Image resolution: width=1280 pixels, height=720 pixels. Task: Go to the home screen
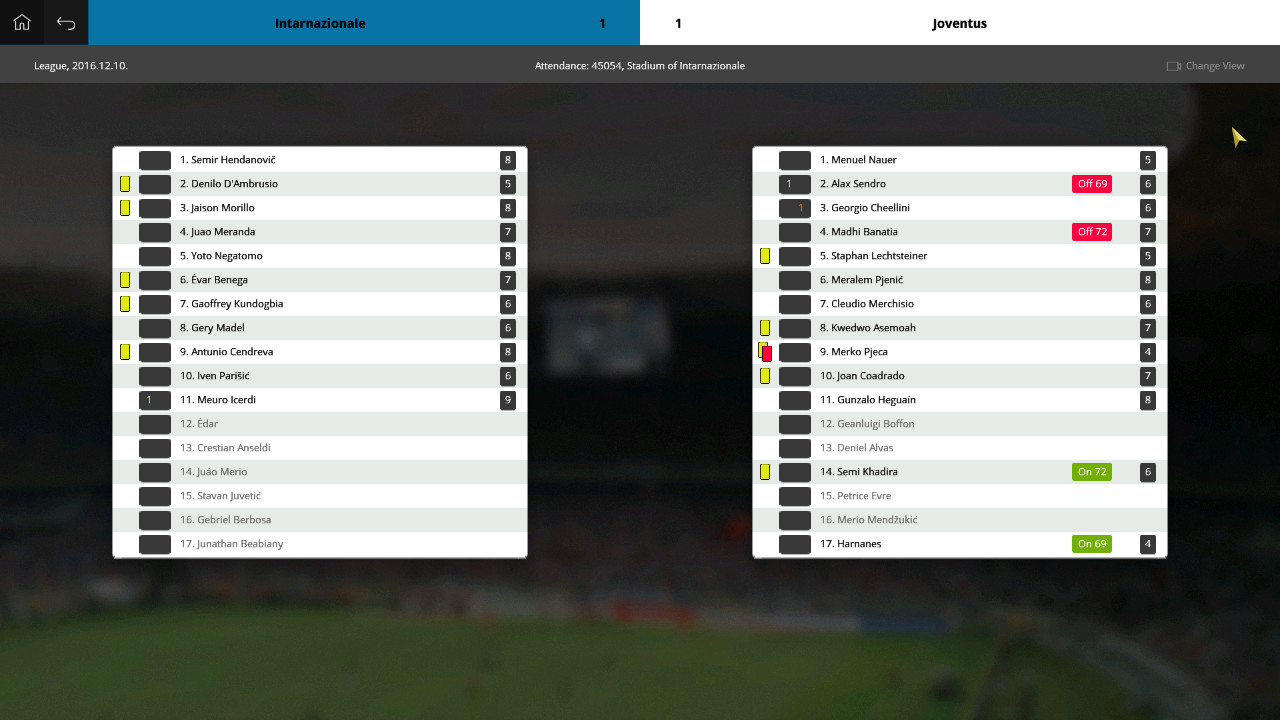point(22,22)
